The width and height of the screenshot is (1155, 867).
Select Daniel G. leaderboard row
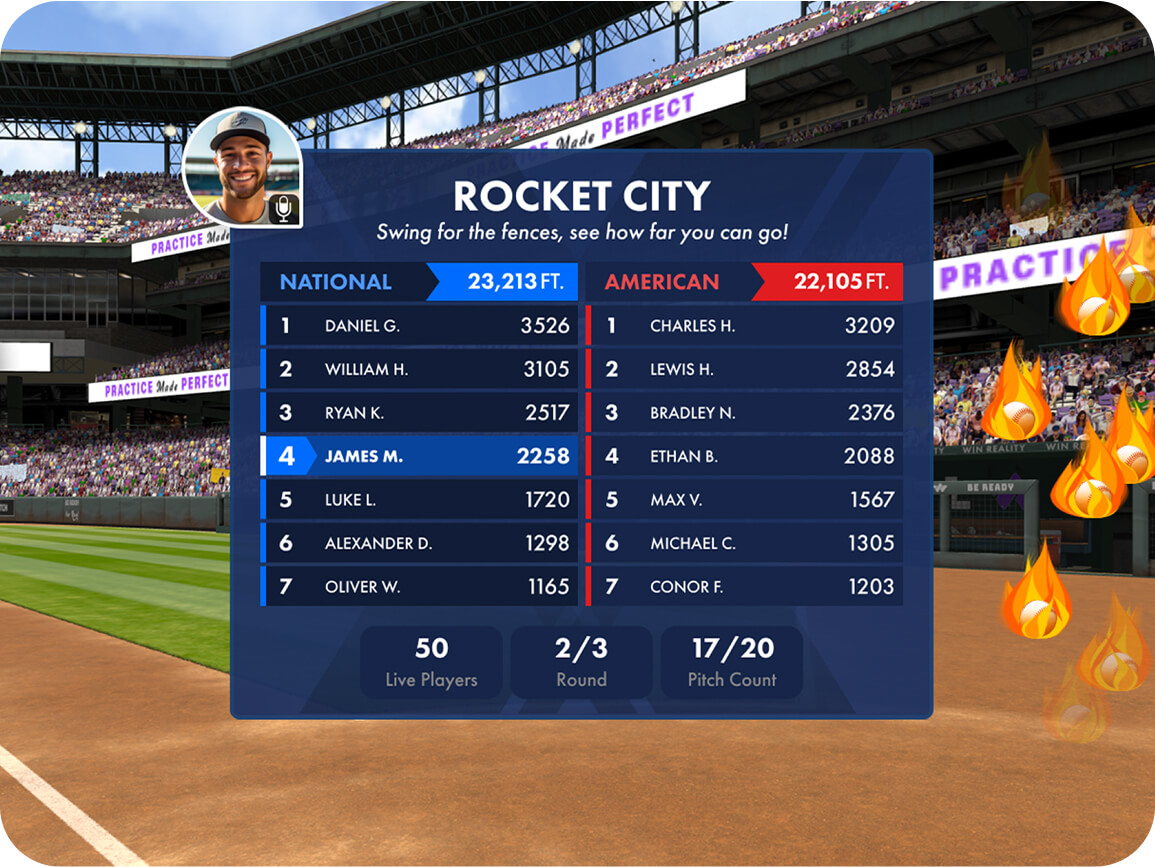point(419,326)
